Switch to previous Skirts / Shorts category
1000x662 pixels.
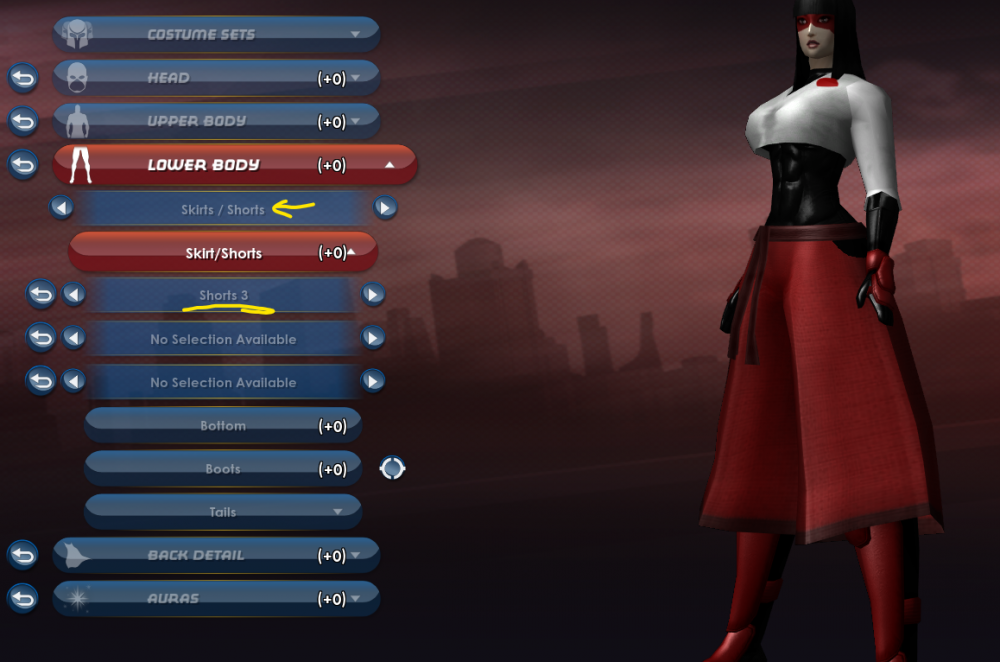[x=62, y=208]
